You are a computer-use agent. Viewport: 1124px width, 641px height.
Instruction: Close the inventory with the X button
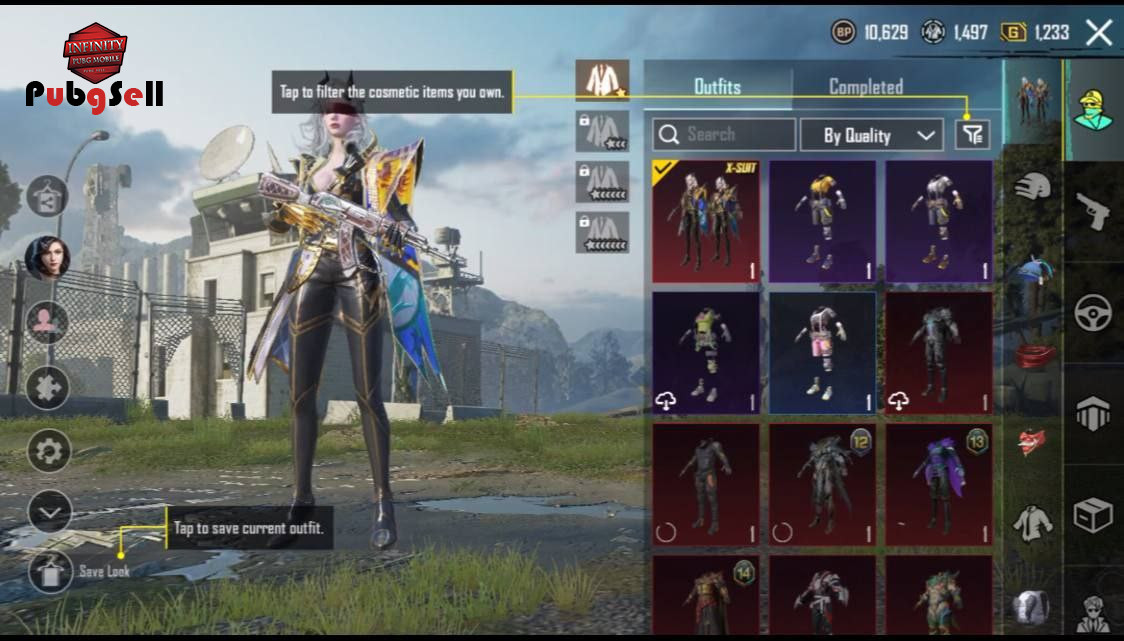pyautogui.click(x=1098, y=33)
